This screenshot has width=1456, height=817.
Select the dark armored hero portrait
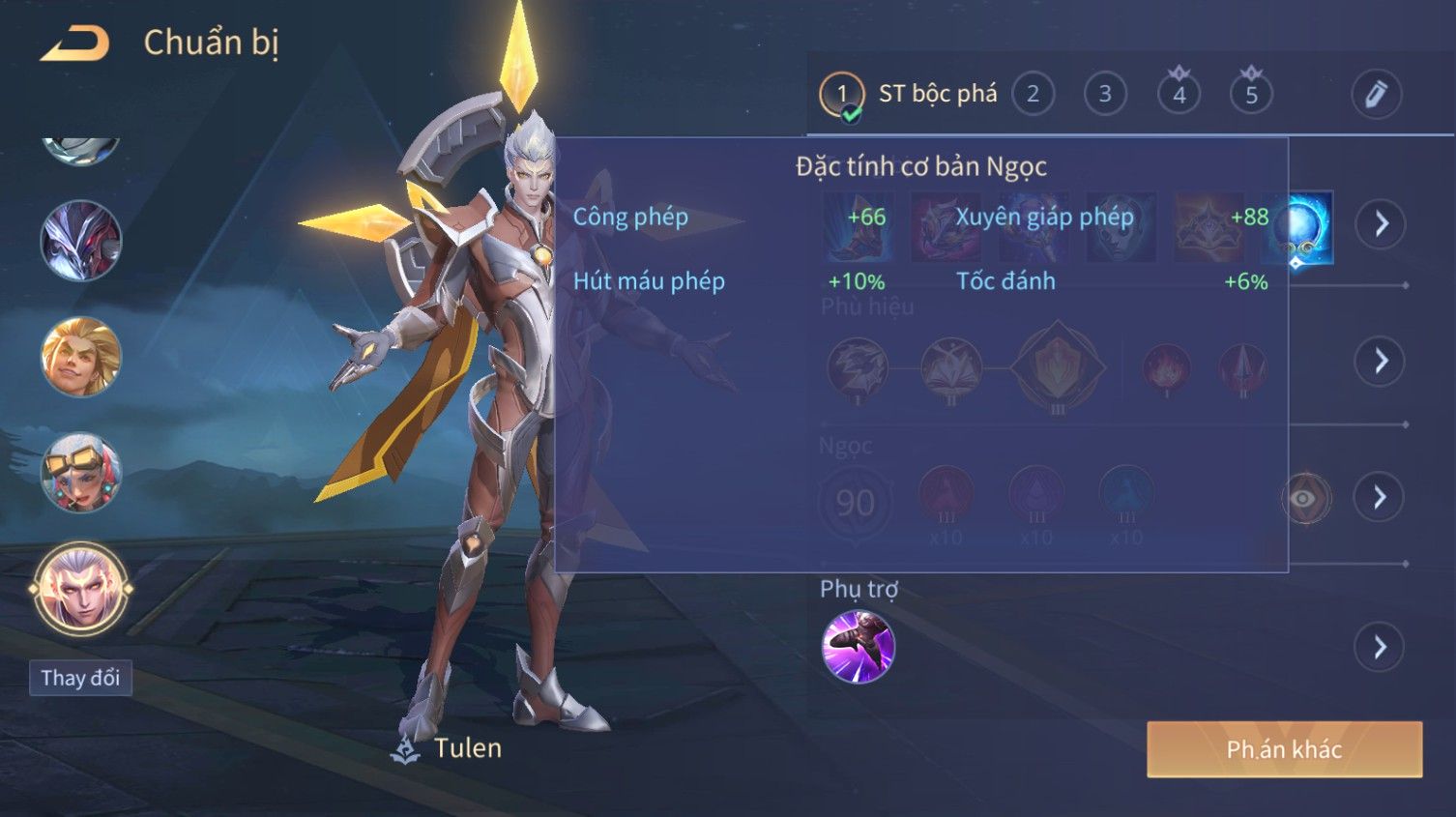click(81, 241)
